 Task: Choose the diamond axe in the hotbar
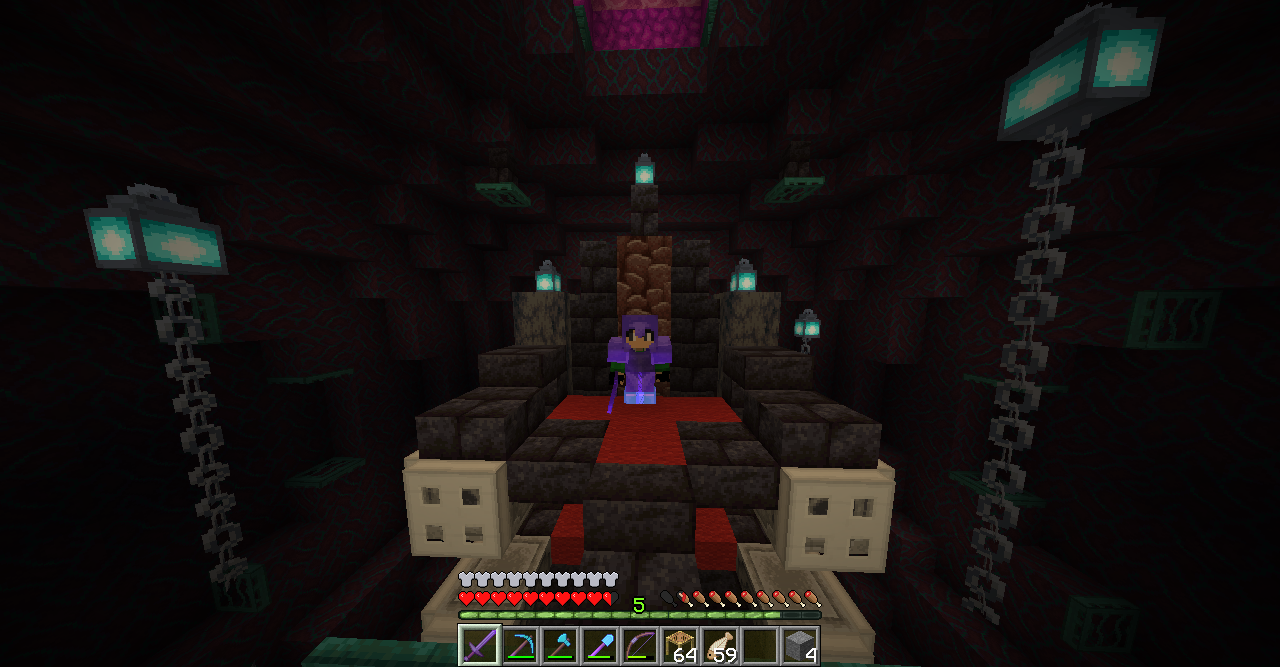coord(559,645)
